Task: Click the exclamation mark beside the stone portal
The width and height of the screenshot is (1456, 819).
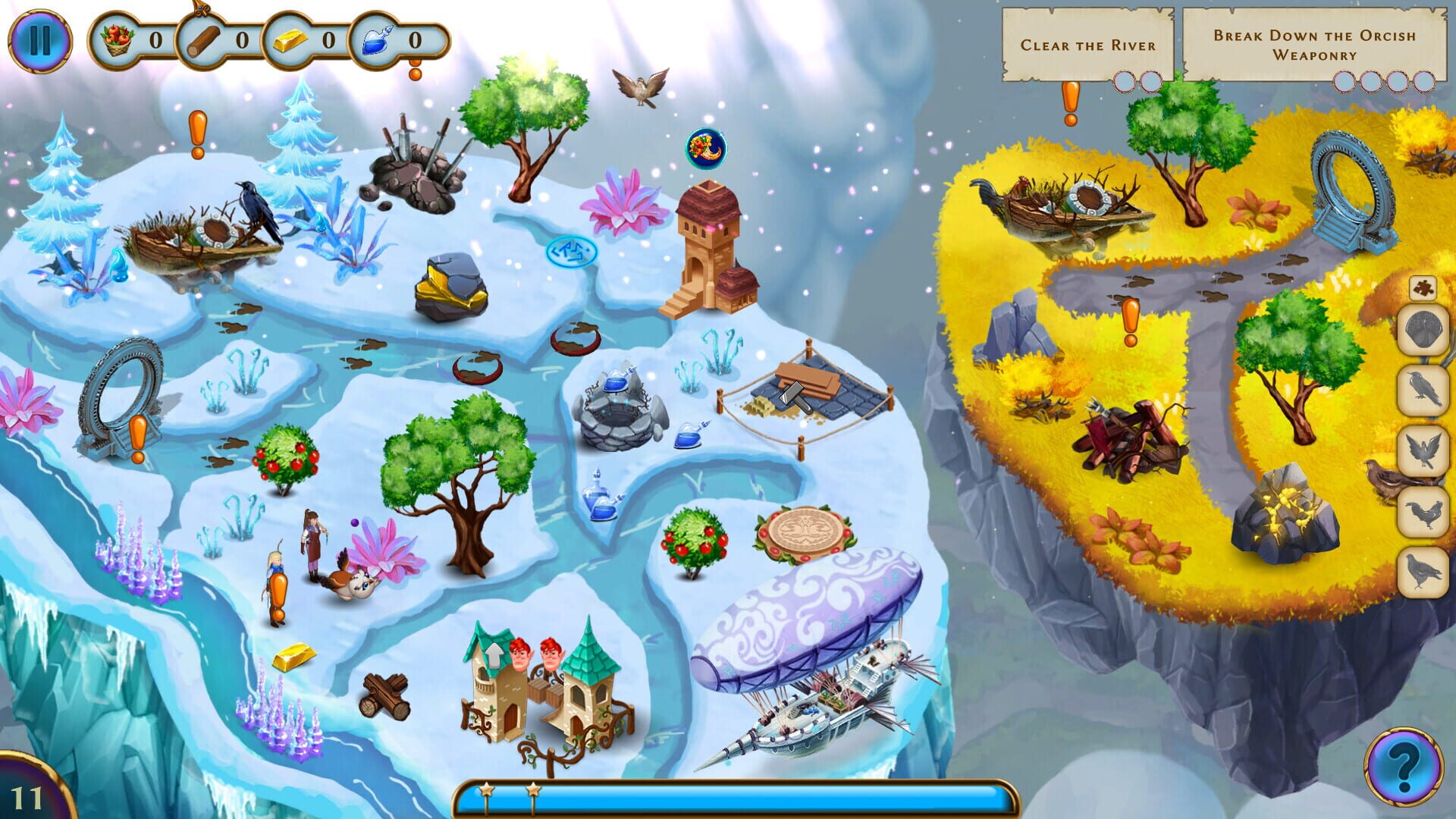Action: (136, 436)
